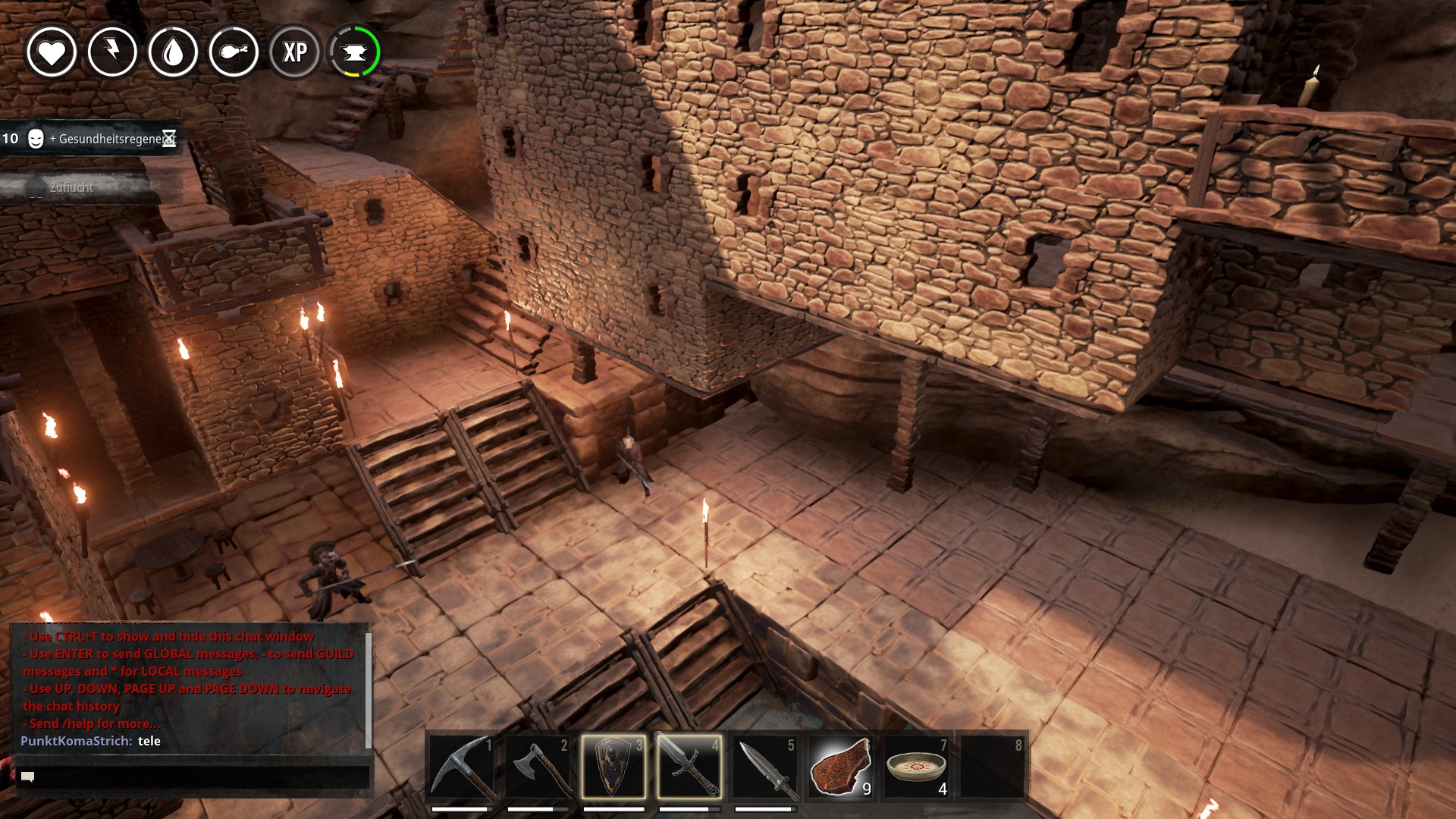Click the meat leg hunger icon
The height and width of the screenshot is (819, 1456).
pyautogui.click(x=234, y=52)
